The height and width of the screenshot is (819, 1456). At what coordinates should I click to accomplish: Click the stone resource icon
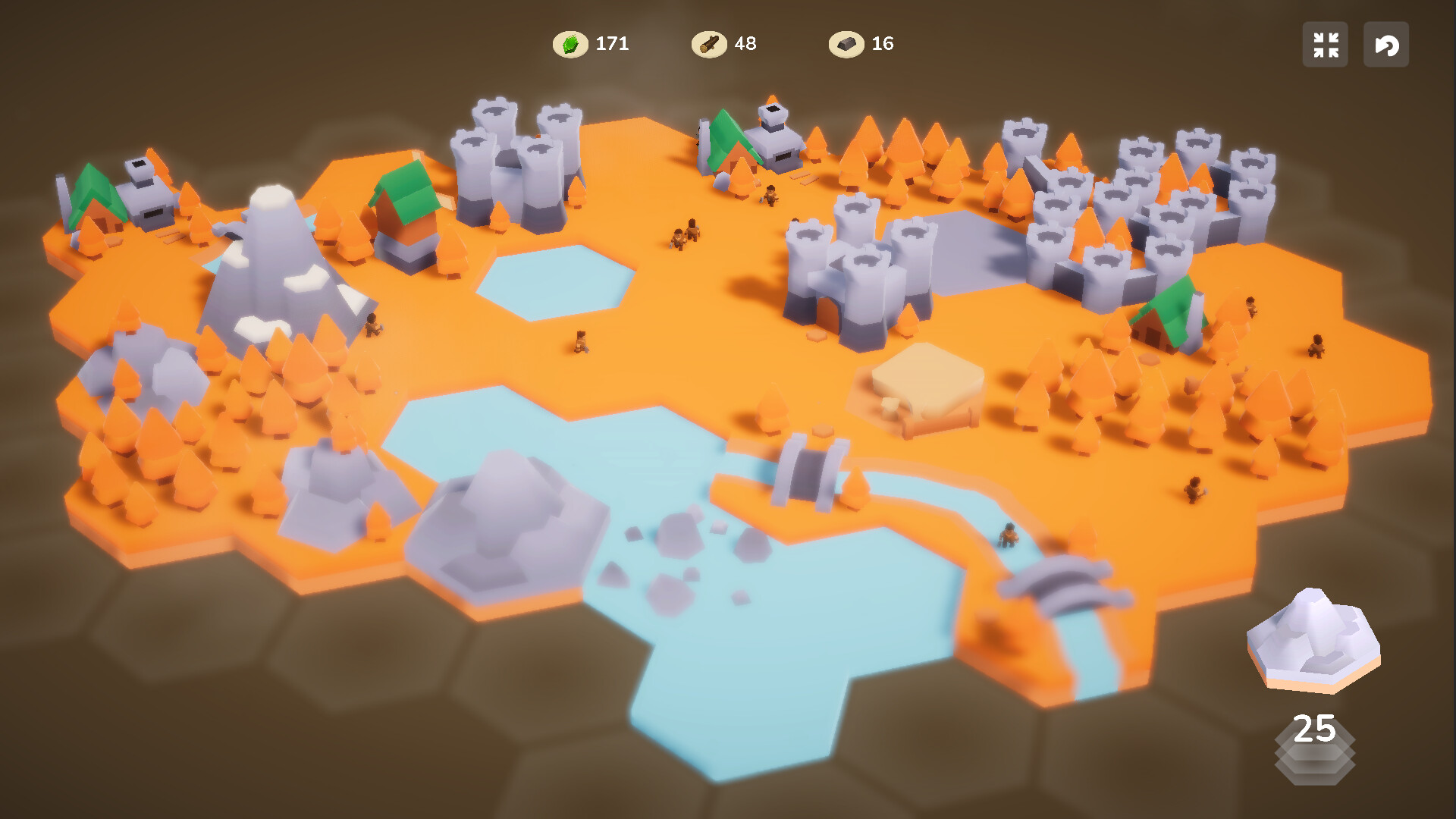[x=849, y=43]
